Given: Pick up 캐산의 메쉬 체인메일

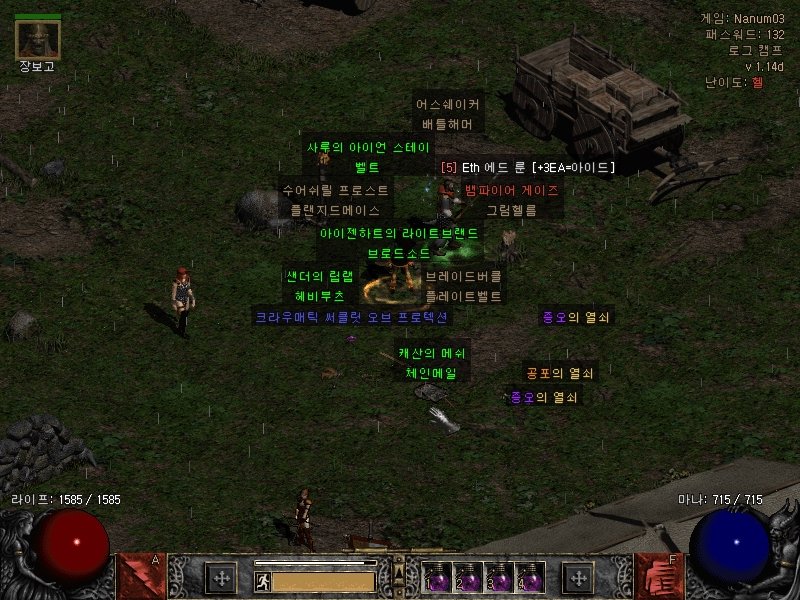Looking at the screenshot, I should [431, 363].
